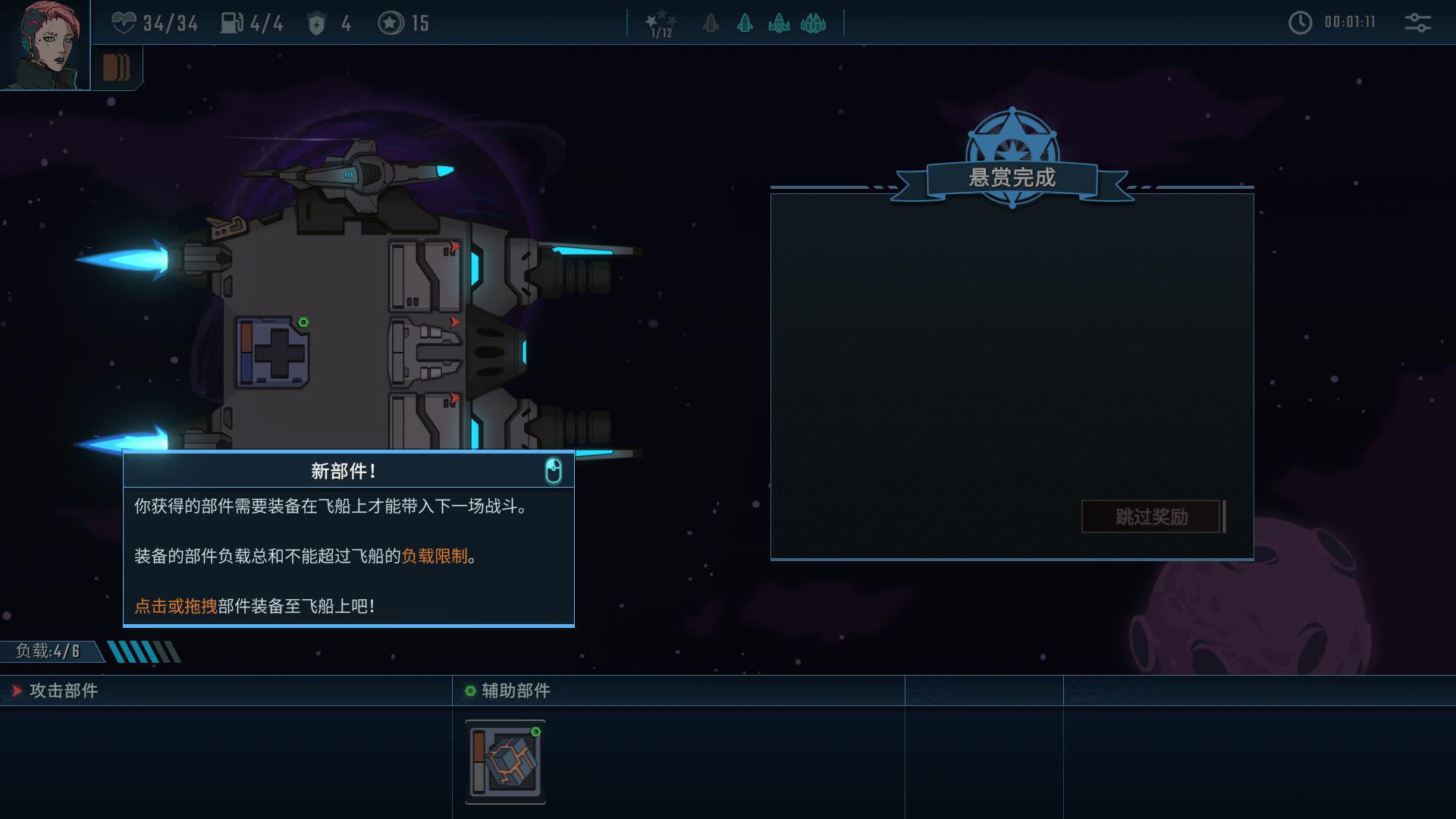Click the 跳过奖励 skip reward button
The height and width of the screenshot is (819, 1456).
(1151, 516)
